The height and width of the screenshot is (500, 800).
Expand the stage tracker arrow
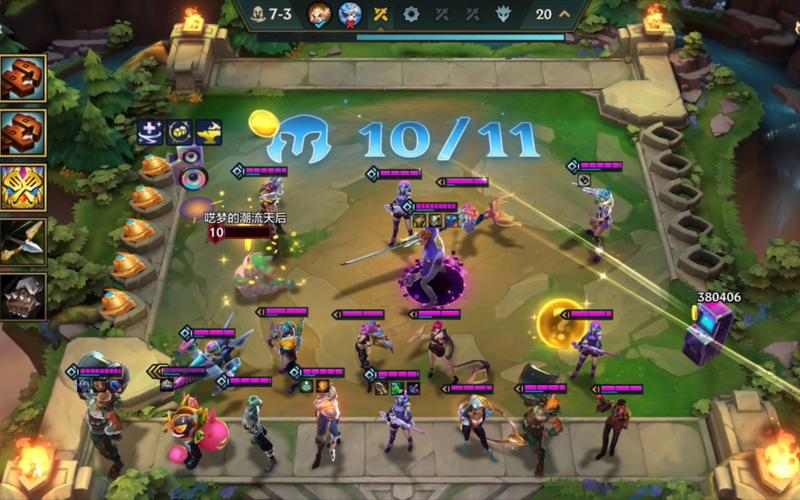[566, 14]
